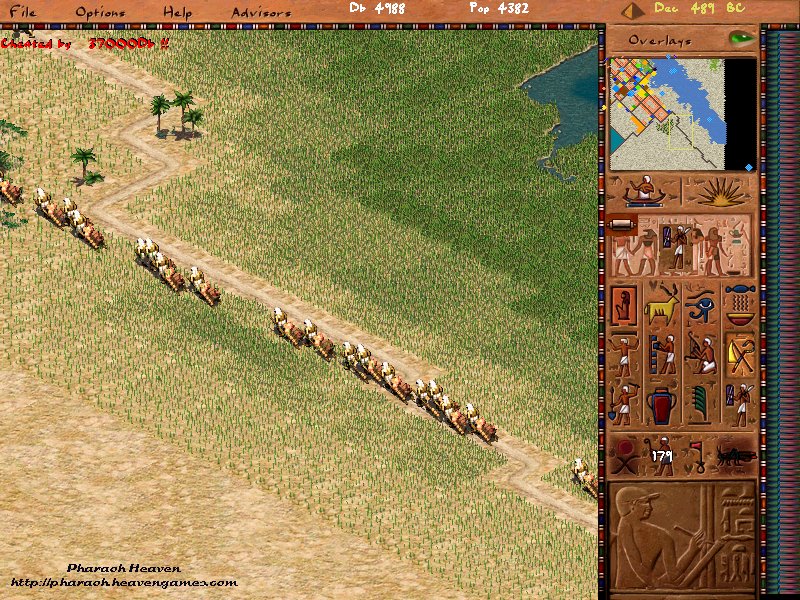
Task: Select the red jar build button
Action: coord(662,404)
